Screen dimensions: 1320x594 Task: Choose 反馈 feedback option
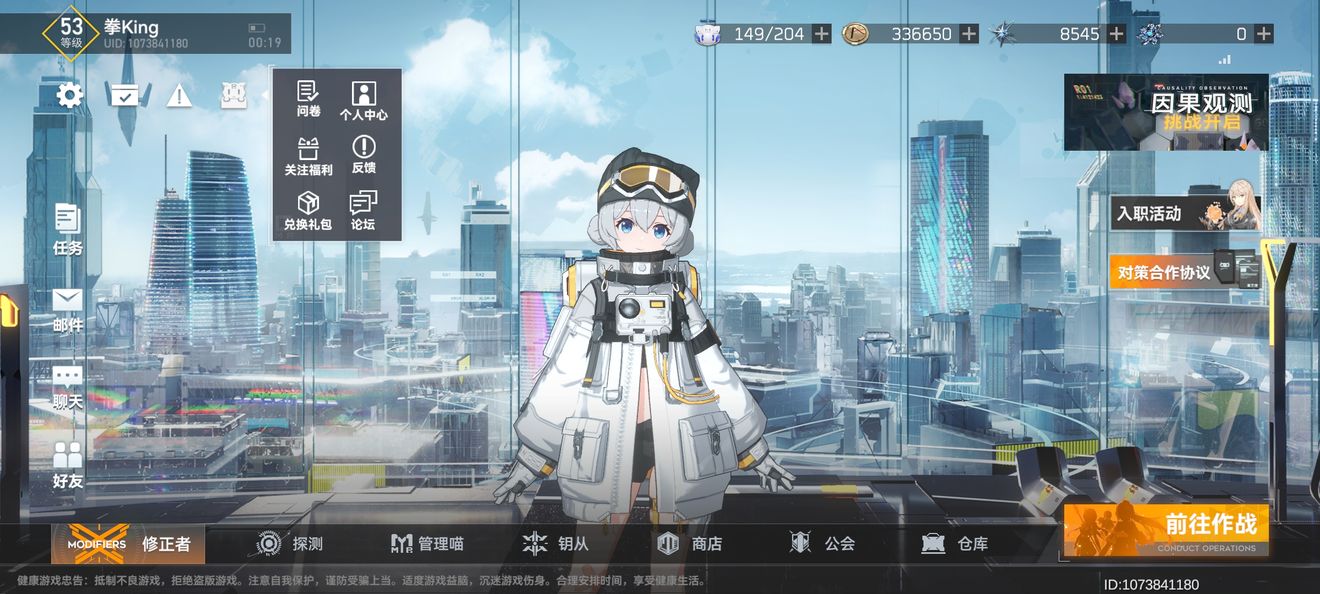click(363, 157)
